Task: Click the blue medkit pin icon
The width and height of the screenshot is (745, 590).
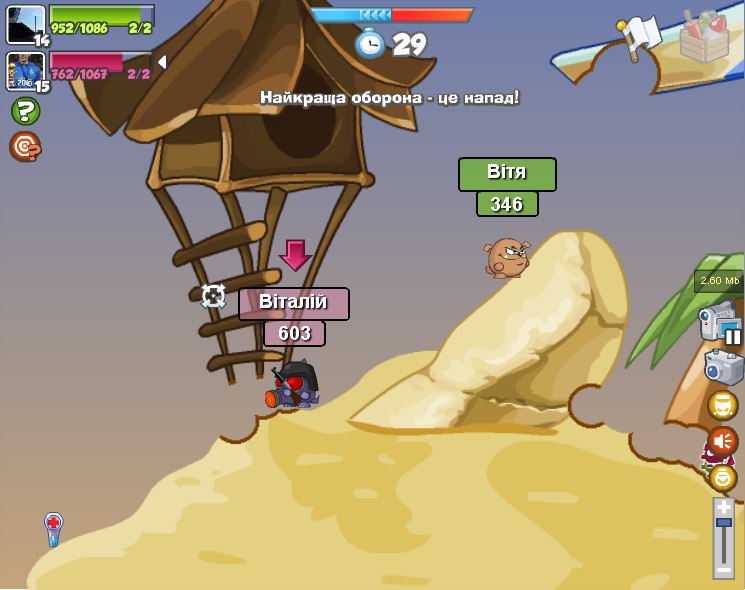Action: (54, 527)
